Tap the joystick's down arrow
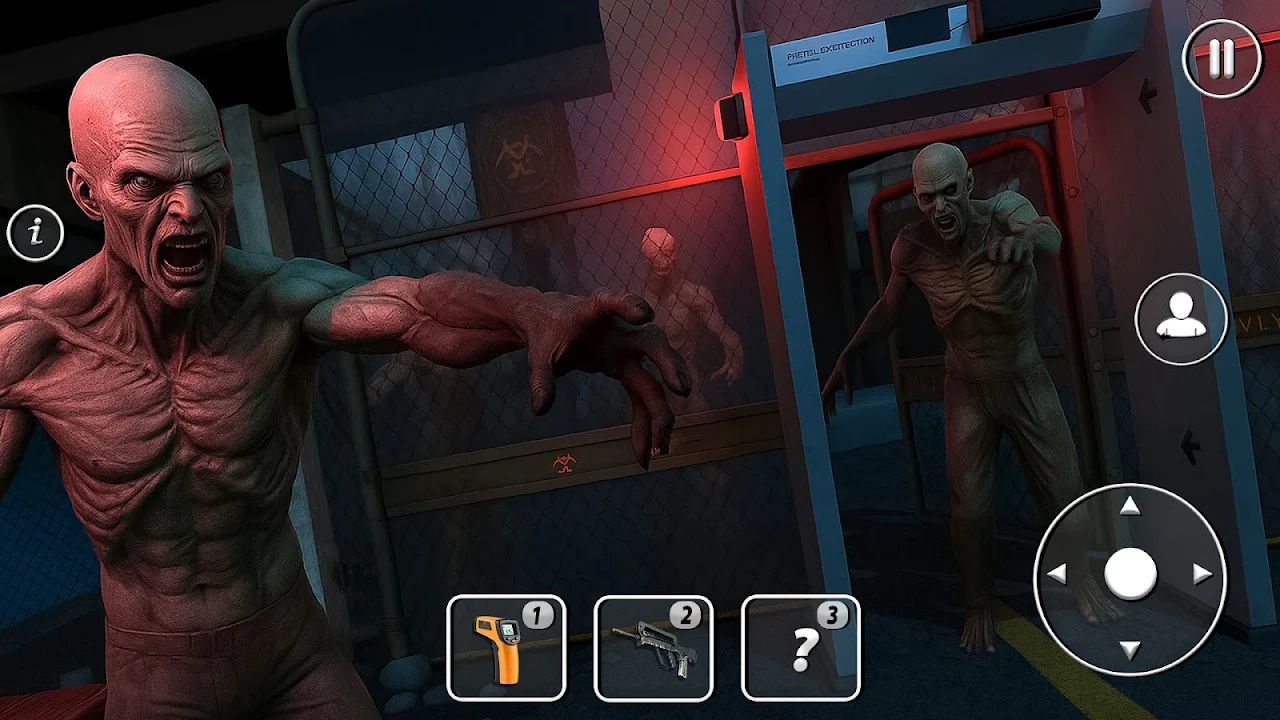This screenshot has width=1280, height=720. coord(1130,650)
